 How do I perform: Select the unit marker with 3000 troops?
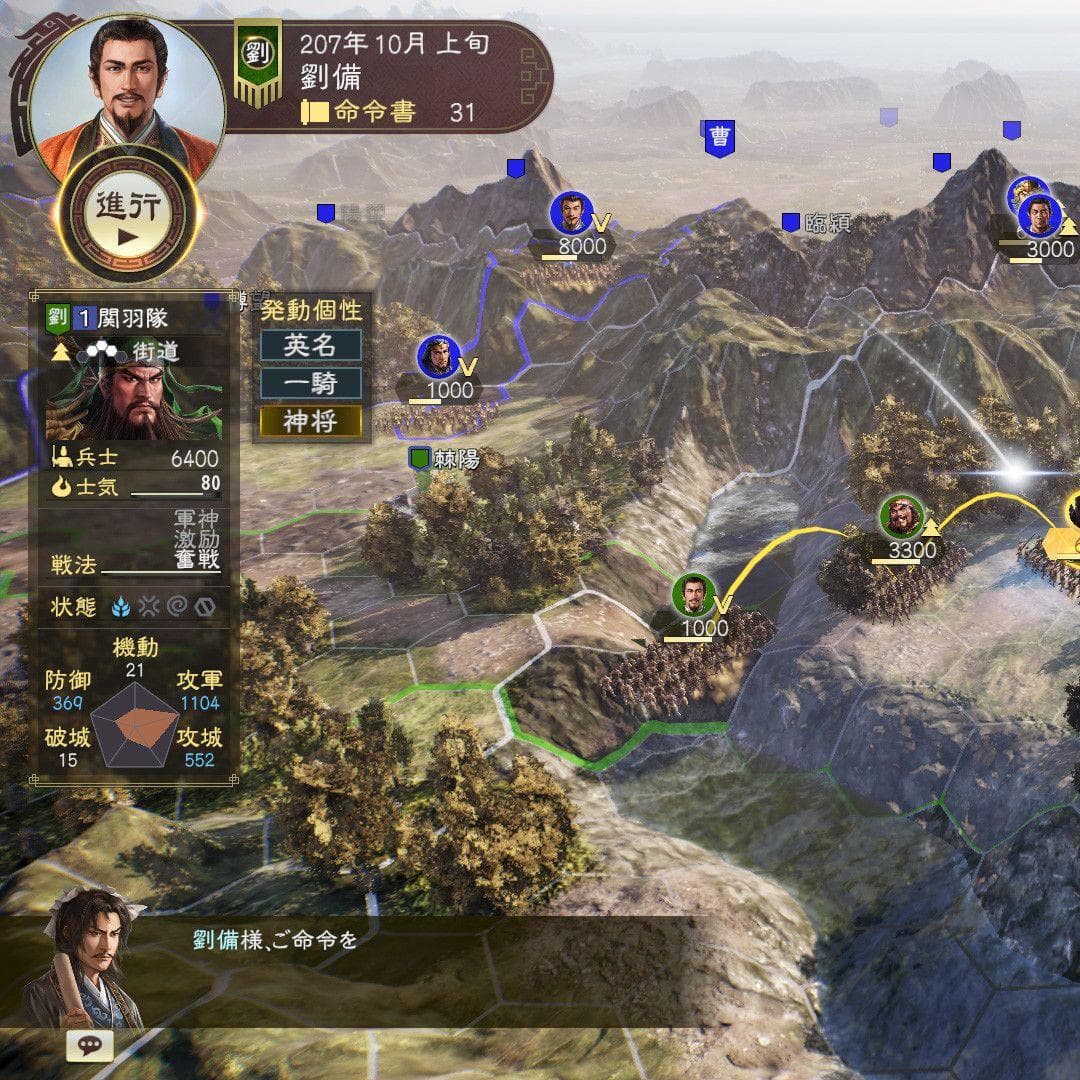(1040, 215)
